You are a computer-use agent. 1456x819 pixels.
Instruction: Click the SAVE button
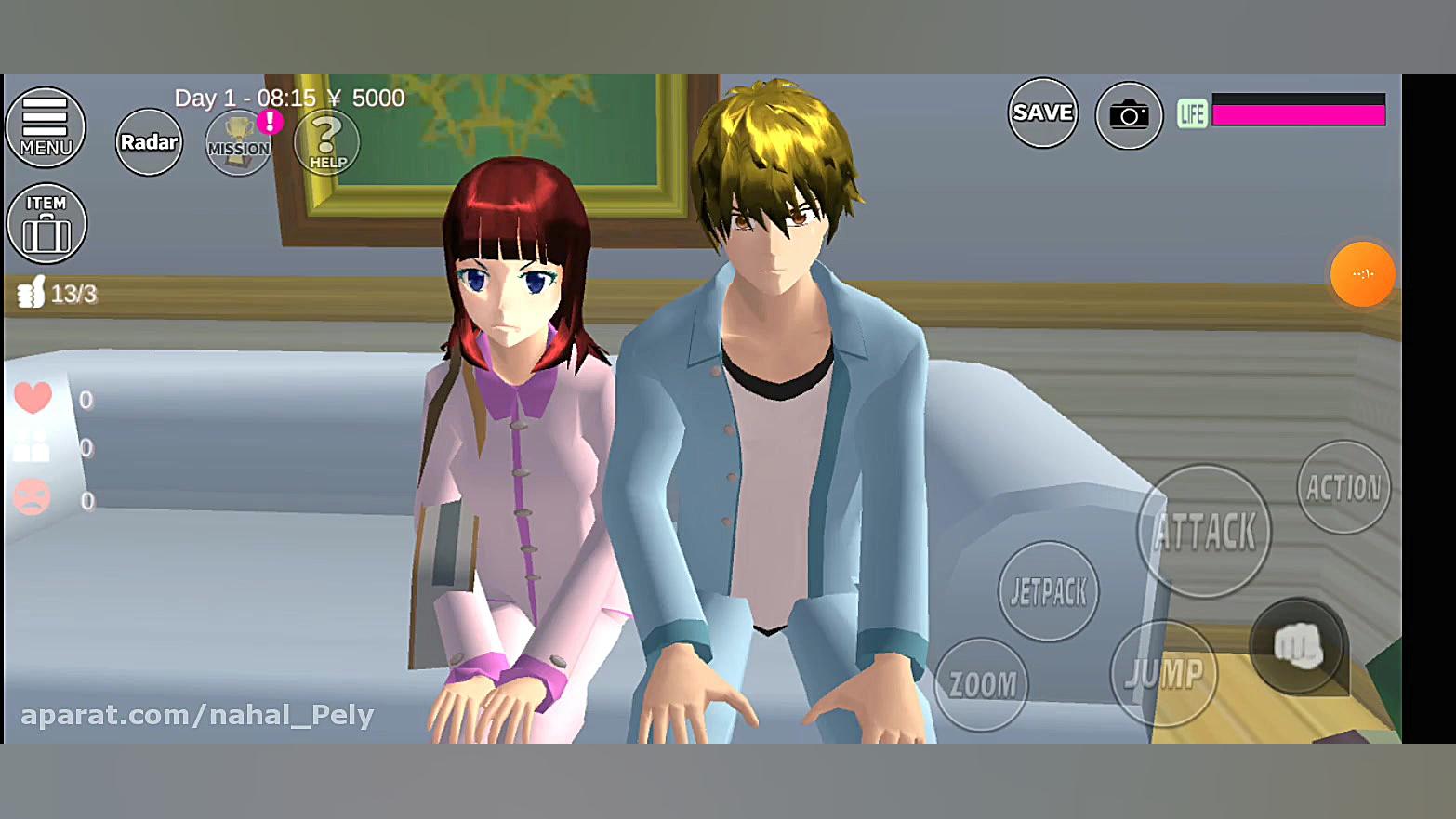(1042, 113)
